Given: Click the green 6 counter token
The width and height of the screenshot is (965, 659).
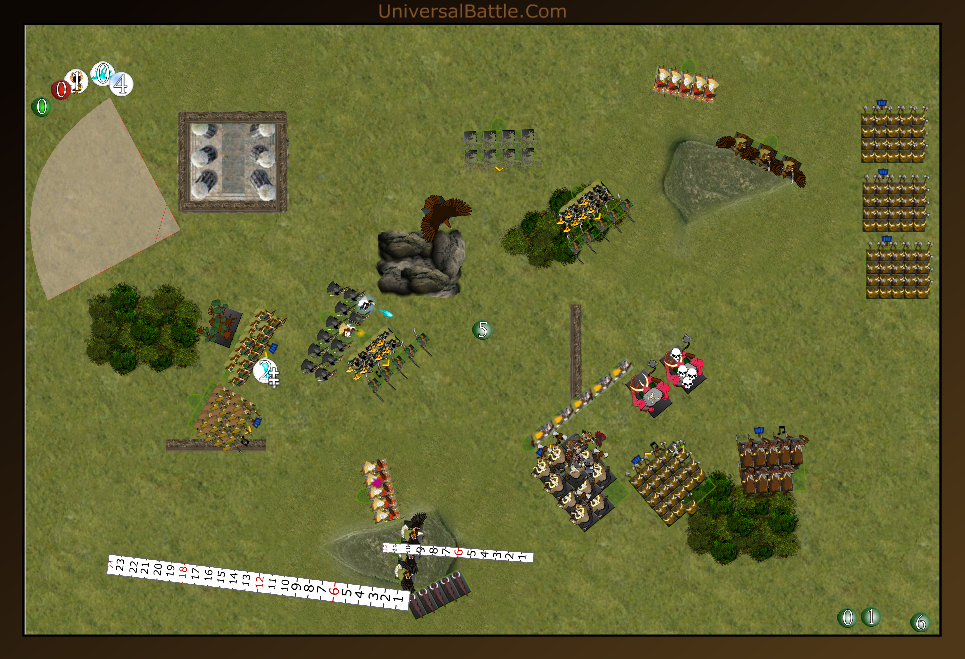Looking at the screenshot, I should (x=920, y=622).
